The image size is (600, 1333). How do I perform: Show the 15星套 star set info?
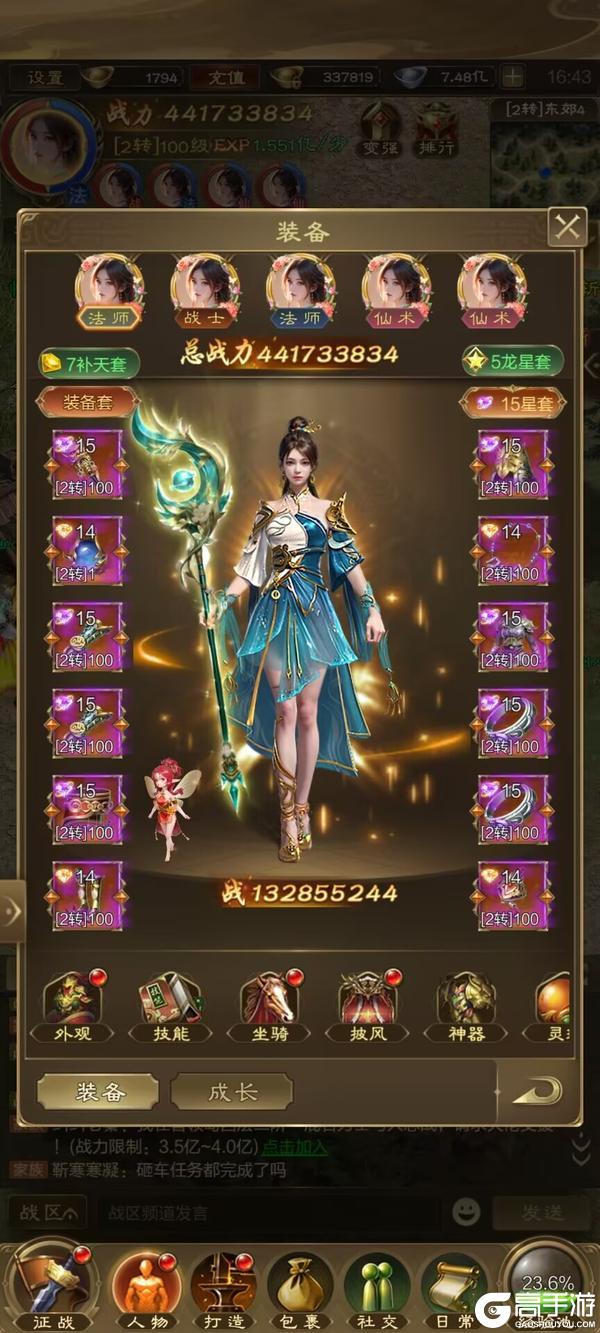(x=512, y=403)
